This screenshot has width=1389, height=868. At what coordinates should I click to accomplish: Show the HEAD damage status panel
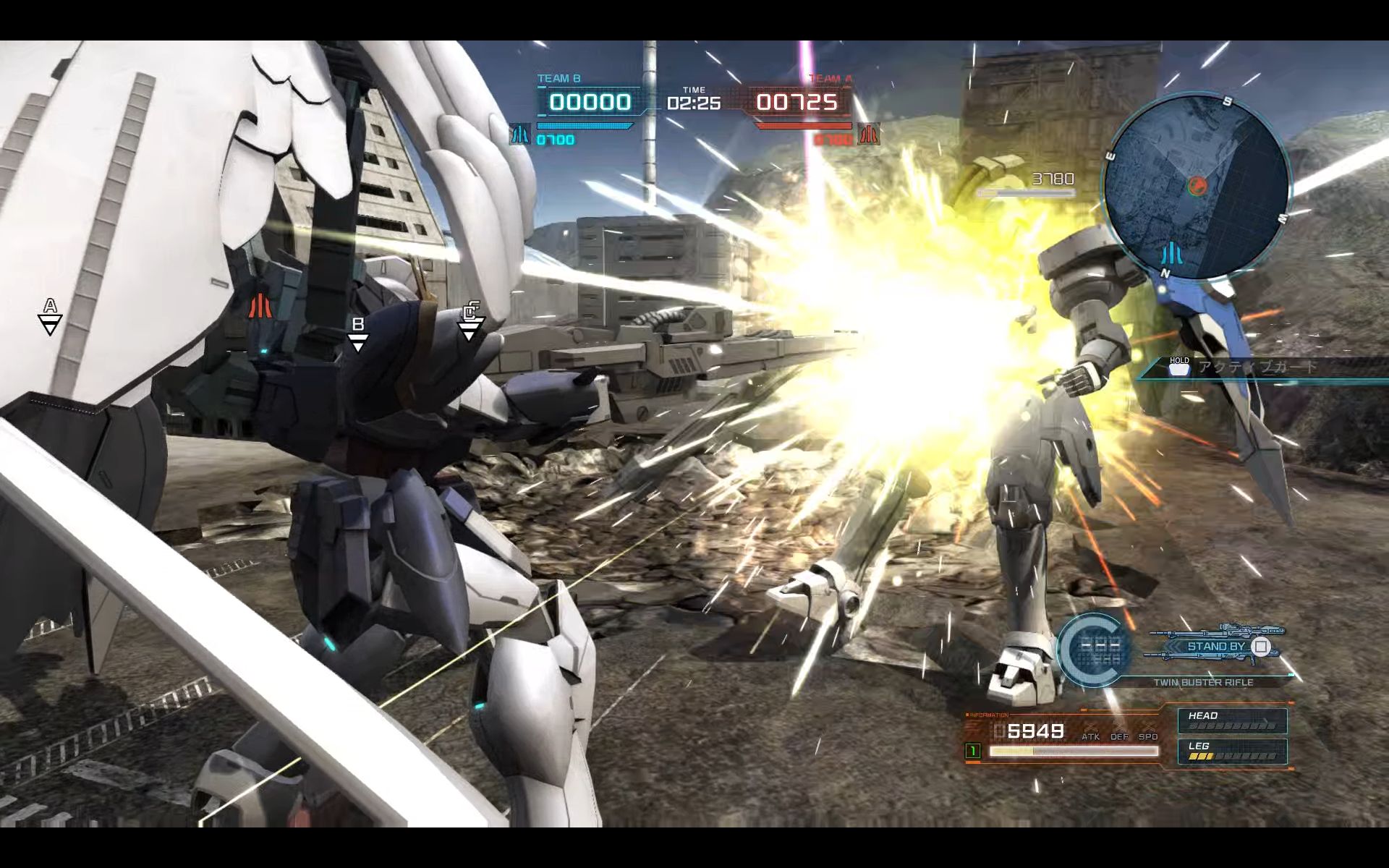[1232, 720]
